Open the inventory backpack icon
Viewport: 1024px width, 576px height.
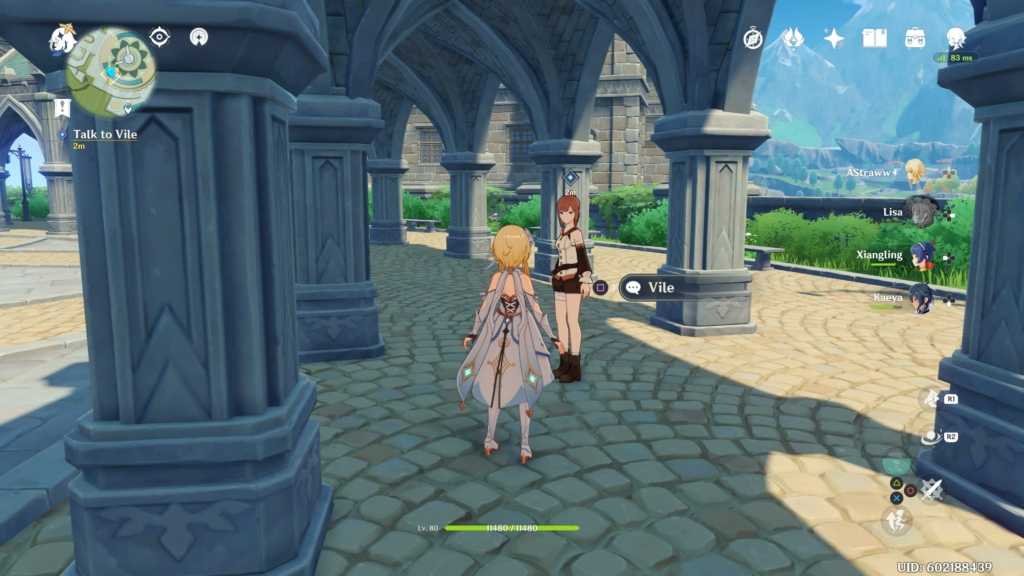(915, 38)
